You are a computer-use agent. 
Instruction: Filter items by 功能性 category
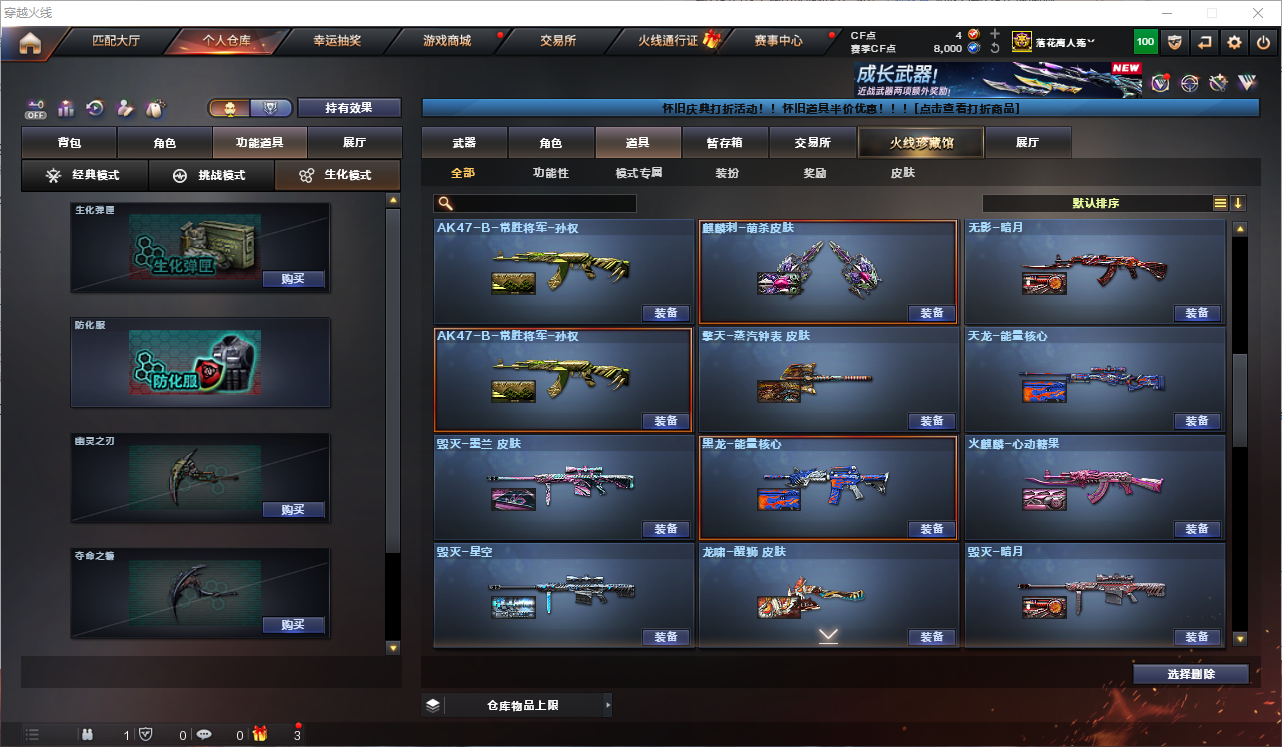click(x=551, y=173)
